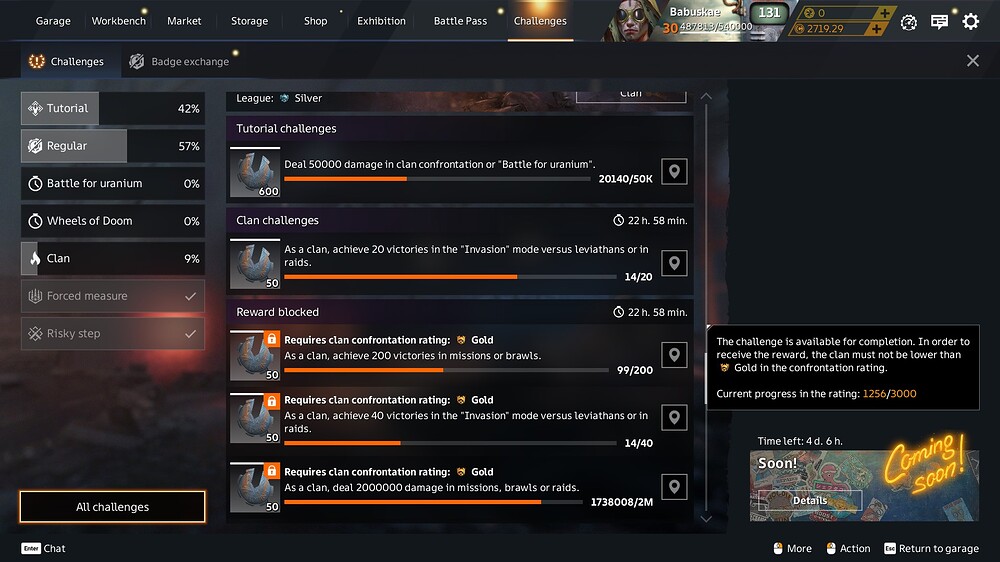
Task: Switch to the Storage tab
Action: tap(249, 21)
